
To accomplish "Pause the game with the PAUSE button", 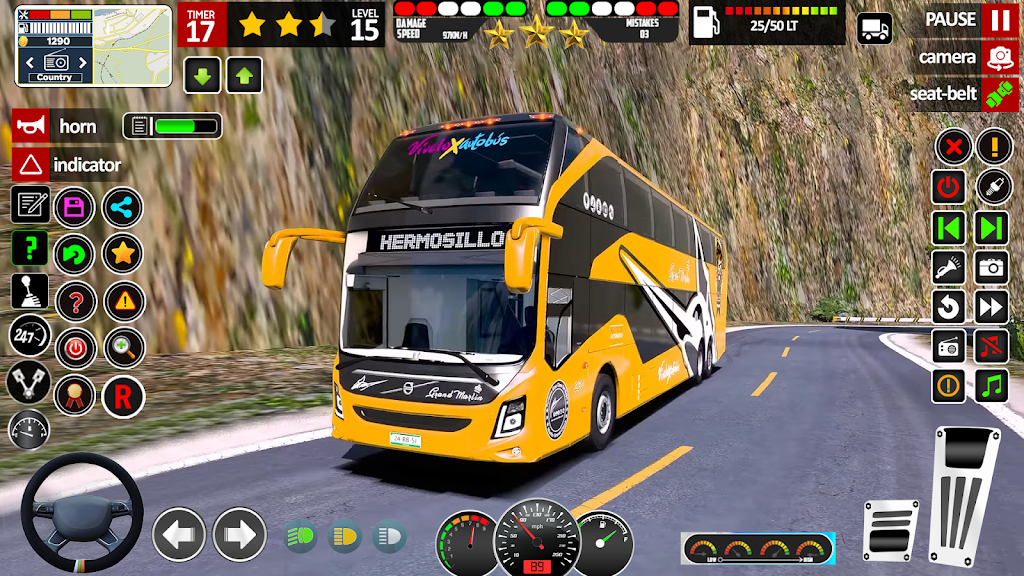I will pos(998,19).
